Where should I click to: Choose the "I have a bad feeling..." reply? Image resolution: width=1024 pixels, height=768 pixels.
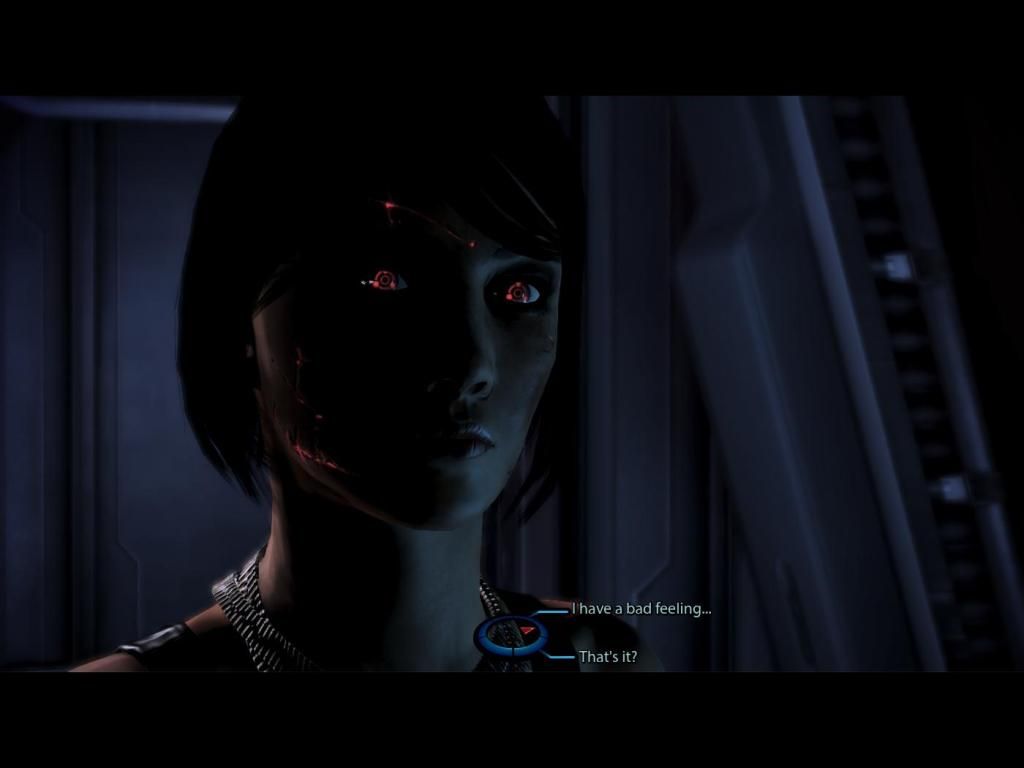(x=641, y=608)
